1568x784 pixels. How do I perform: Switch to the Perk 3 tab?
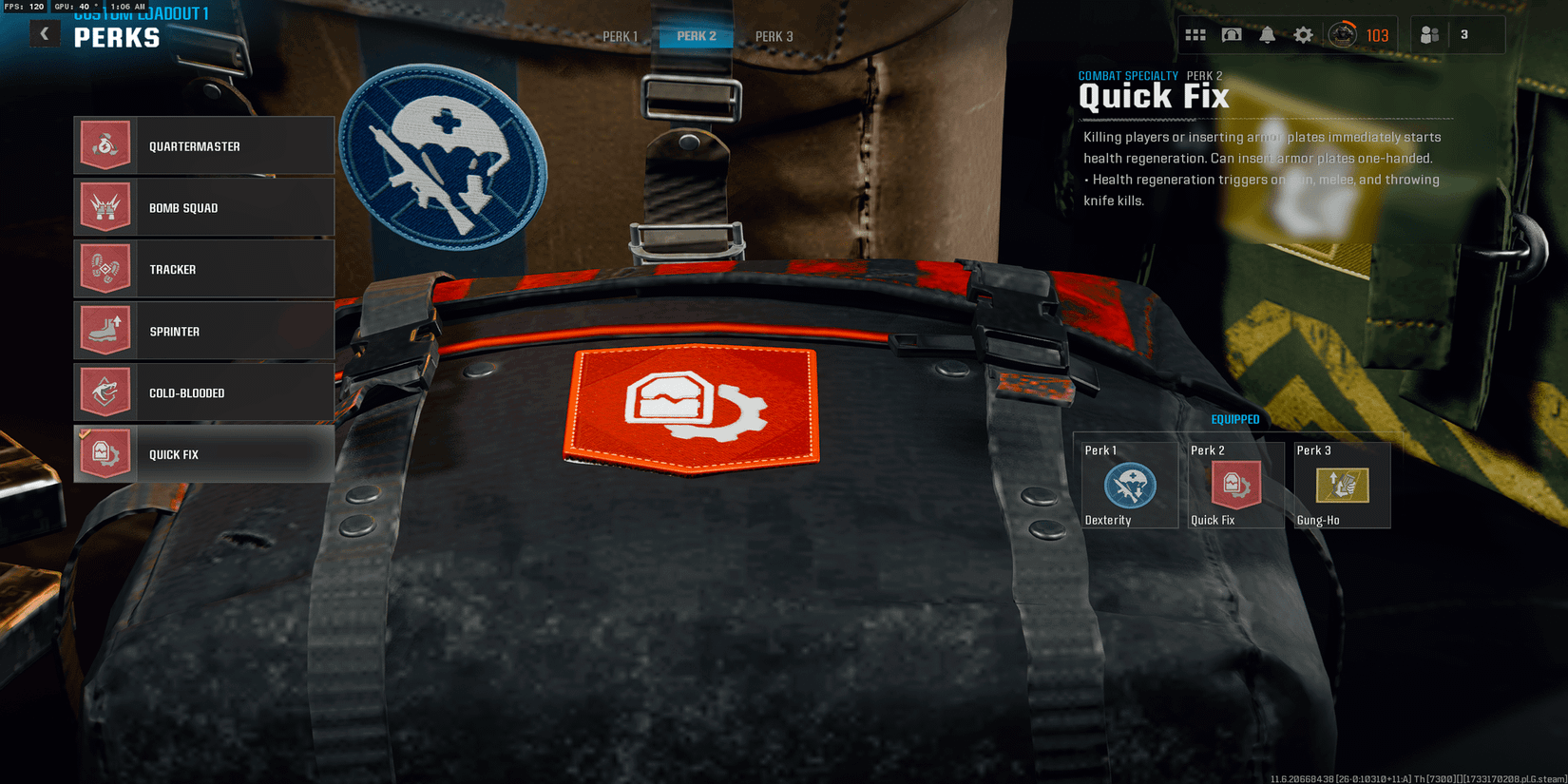tap(773, 36)
